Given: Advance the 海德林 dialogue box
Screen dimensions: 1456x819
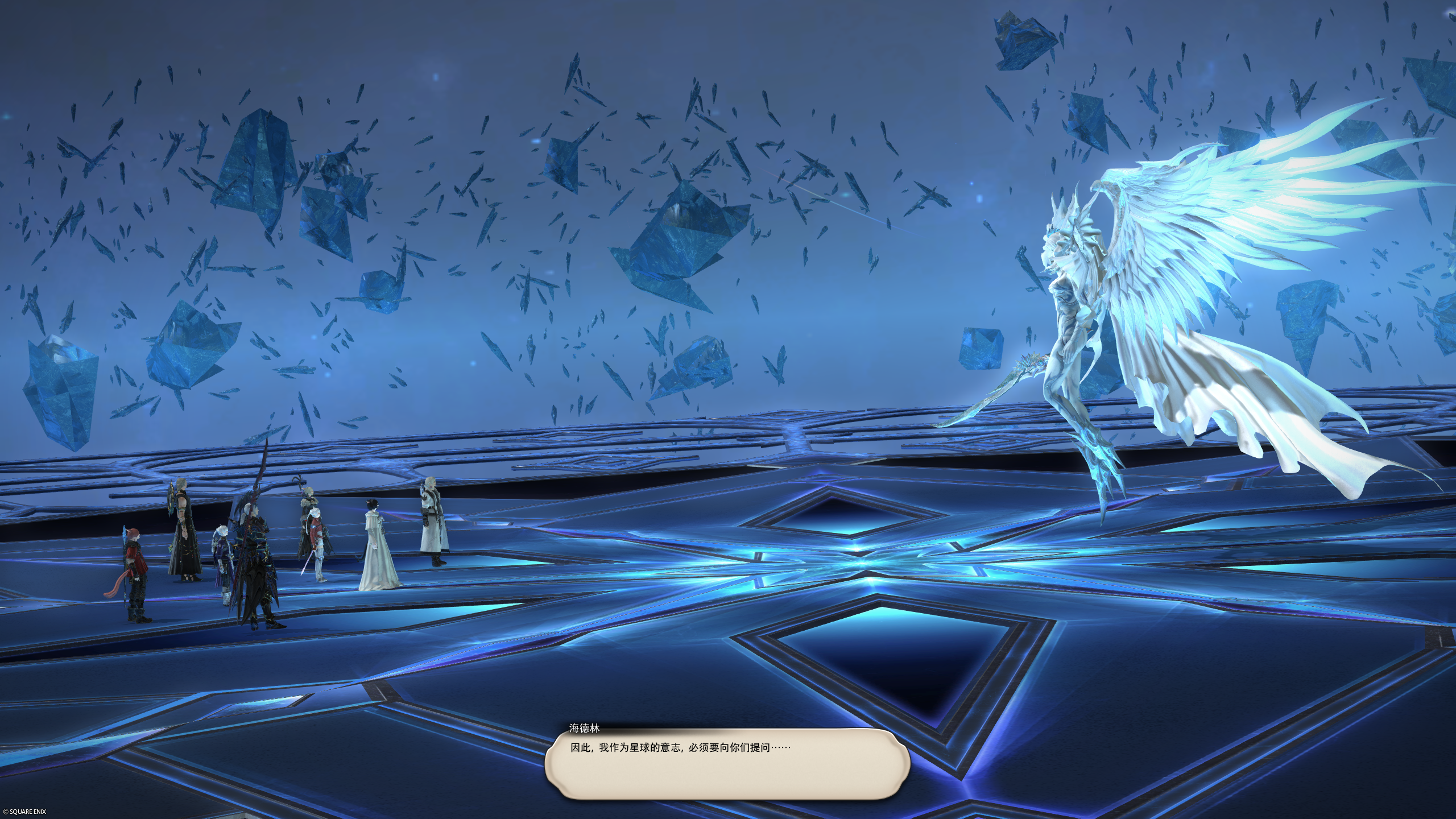Looking at the screenshot, I should pos(727,764).
